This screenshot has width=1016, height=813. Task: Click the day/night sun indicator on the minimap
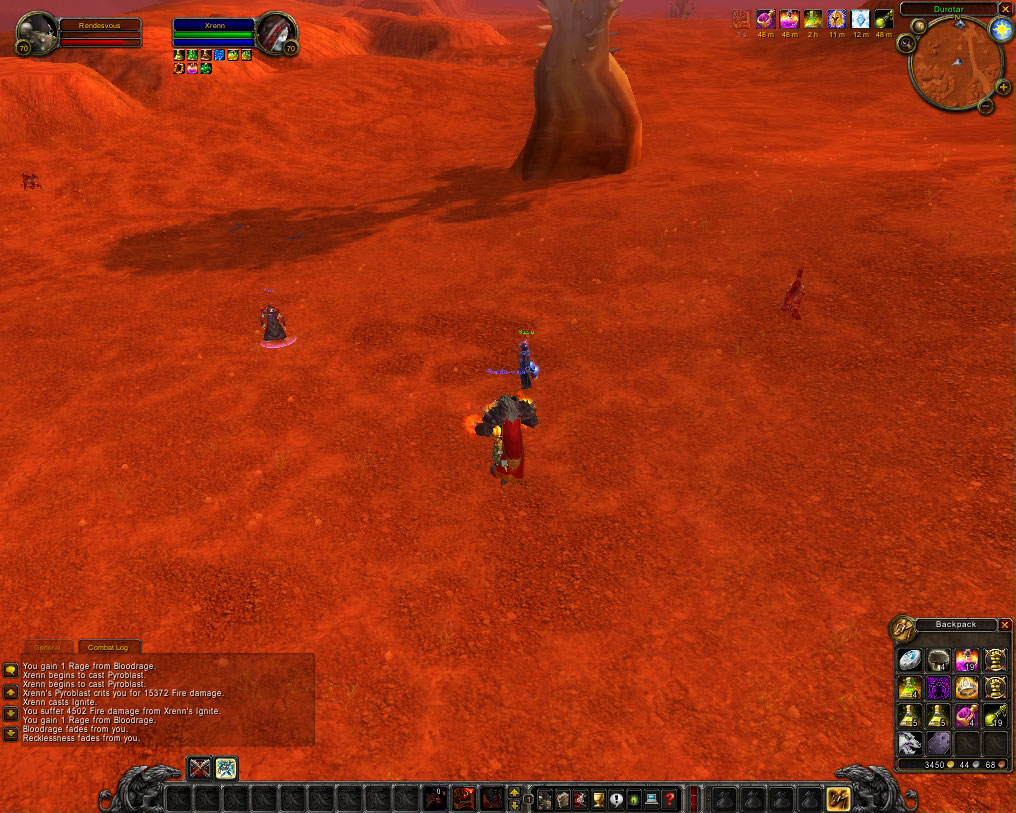point(1001,30)
